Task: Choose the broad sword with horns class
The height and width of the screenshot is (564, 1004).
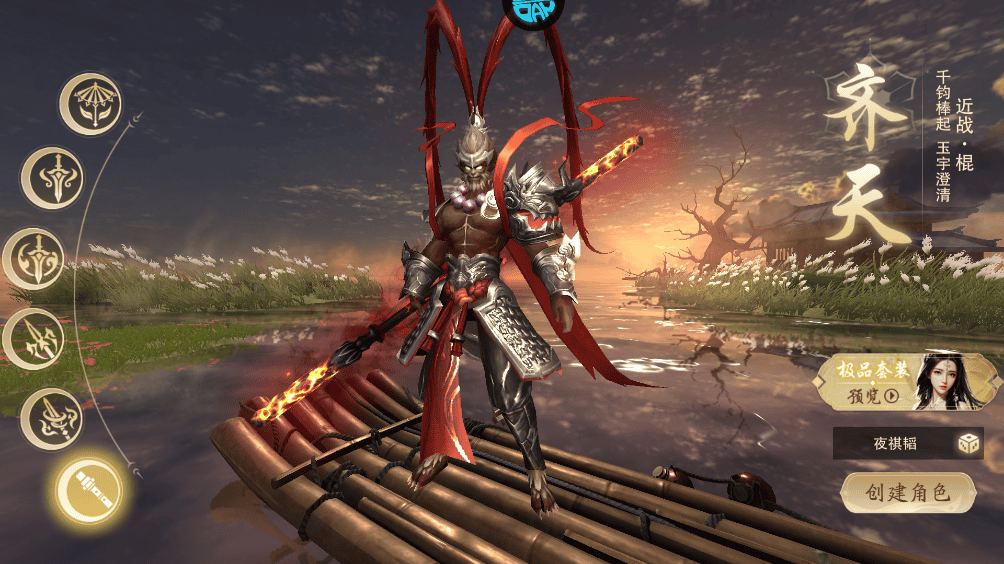Action: [x=52, y=178]
